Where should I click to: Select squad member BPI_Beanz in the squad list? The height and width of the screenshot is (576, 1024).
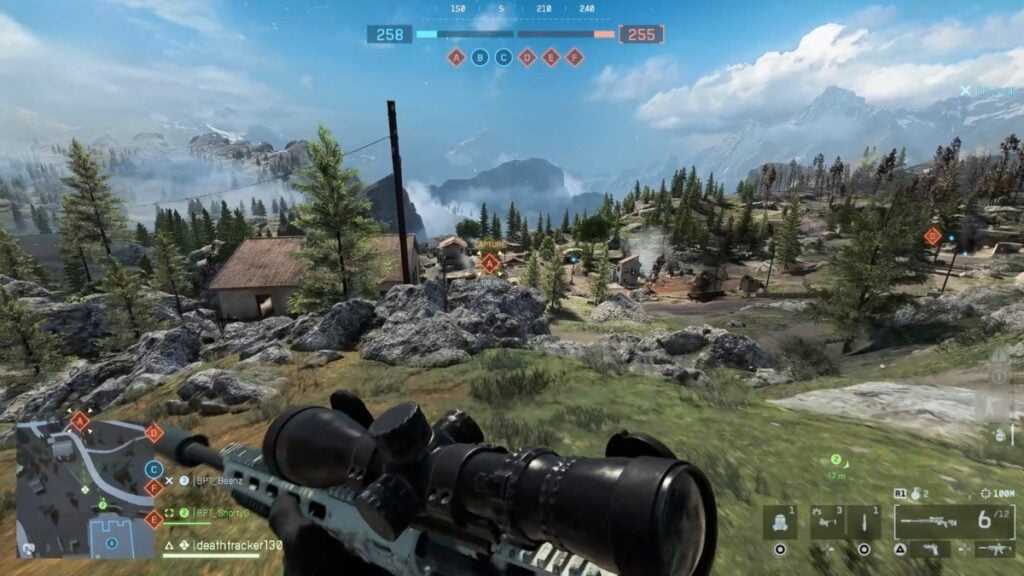tap(219, 480)
